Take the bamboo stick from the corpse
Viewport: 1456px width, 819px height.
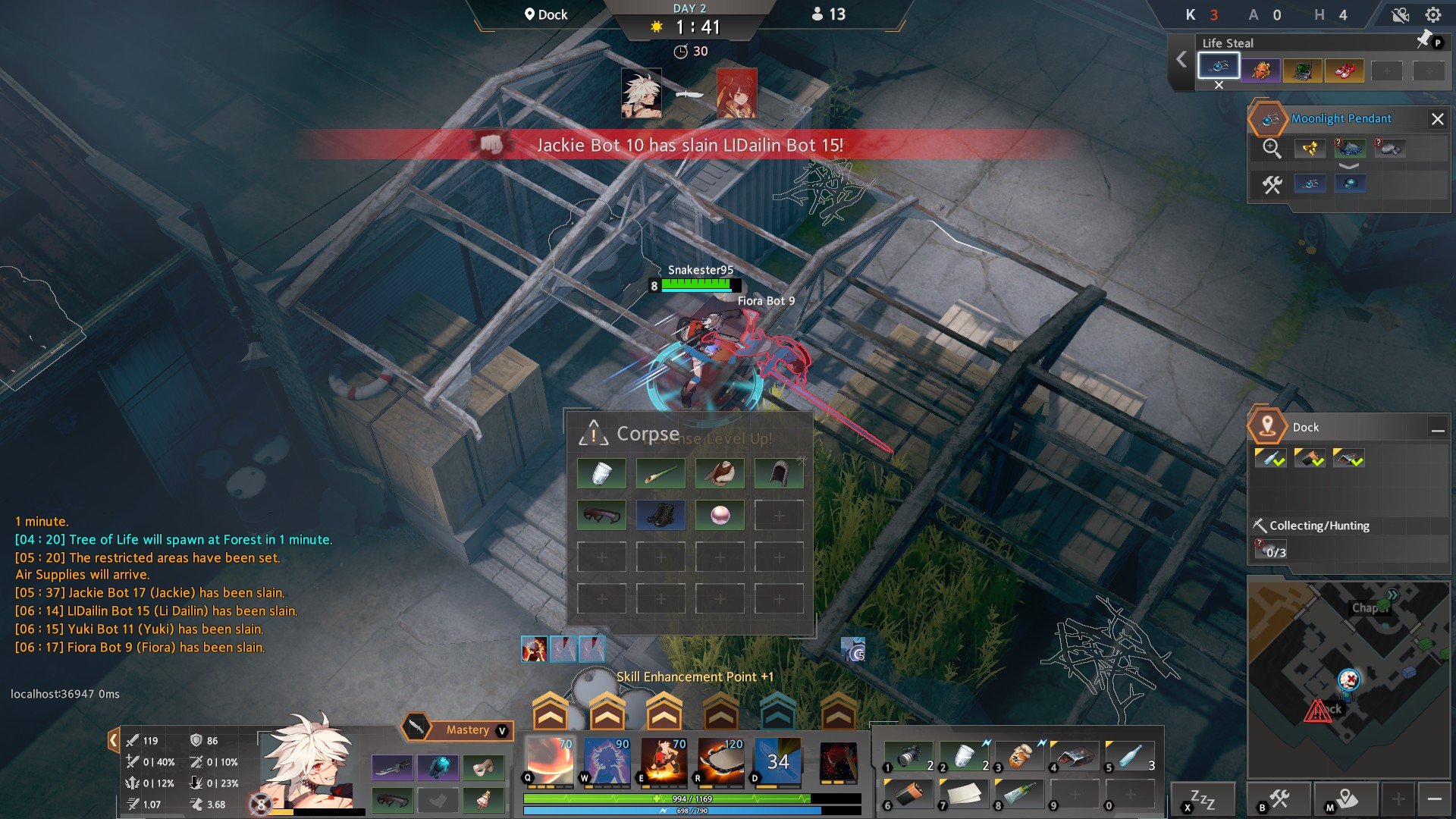click(x=661, y=474)
